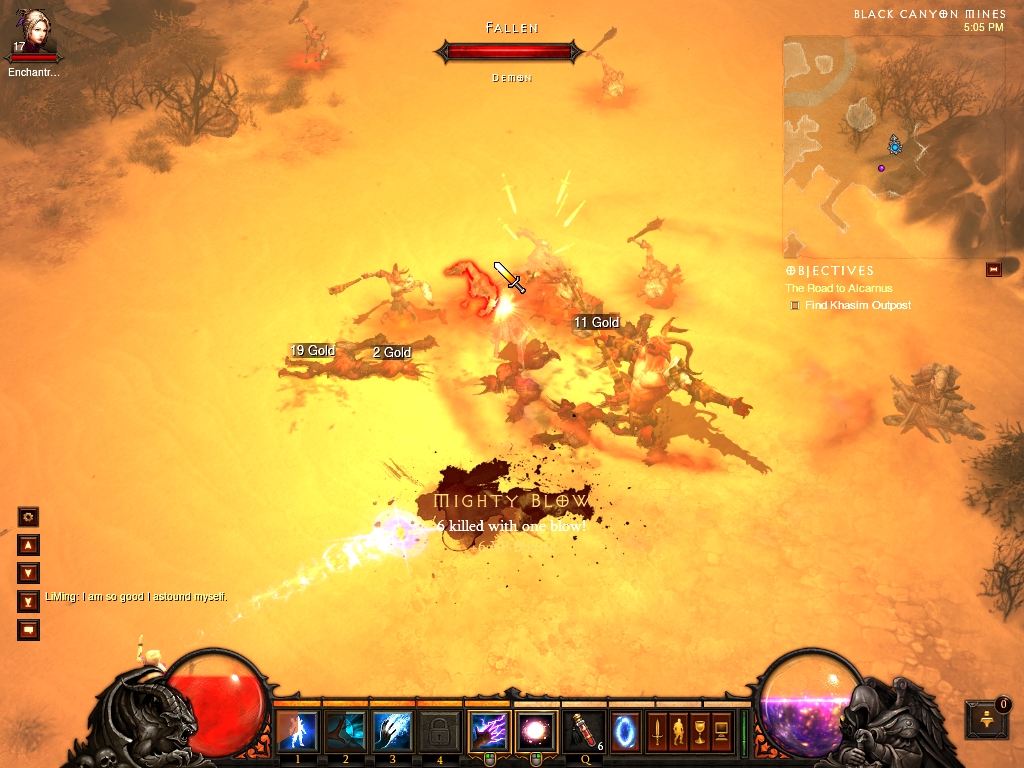1024x768 pixels.
Task: Use the skill in hotbar slot 2
Action: pos(346,731)
